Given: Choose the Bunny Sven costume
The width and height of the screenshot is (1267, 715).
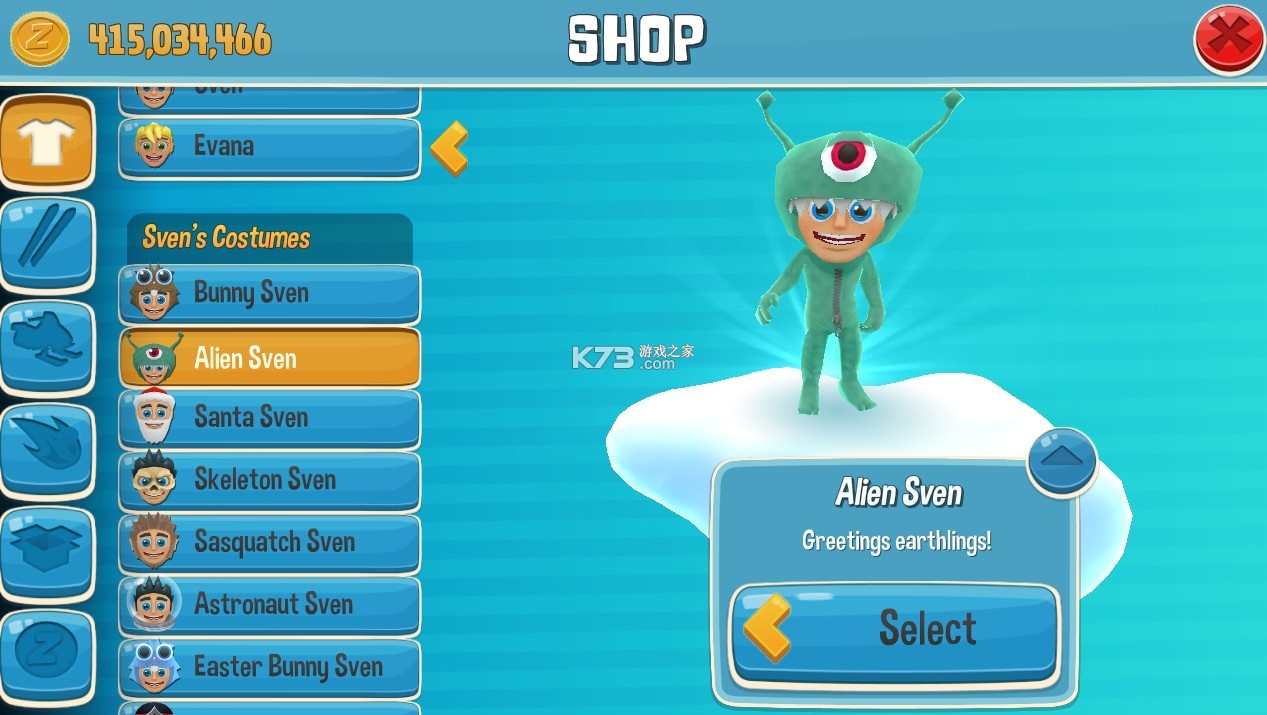Looking at the screenshot, I should pyautogui.click(x=269, y=293).
